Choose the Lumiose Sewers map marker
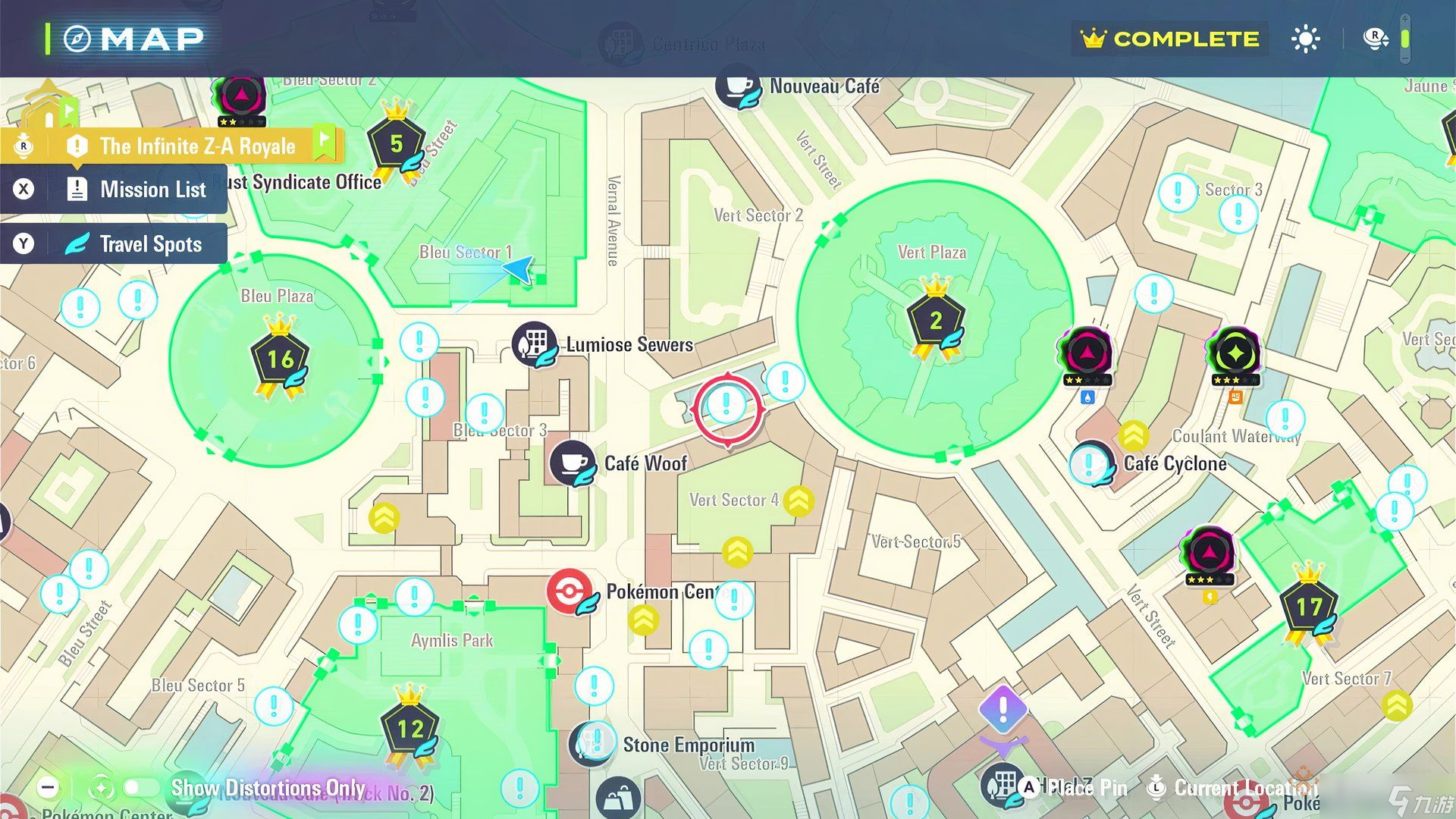Screen dimensions: 1456x819 tap(535, 344)
